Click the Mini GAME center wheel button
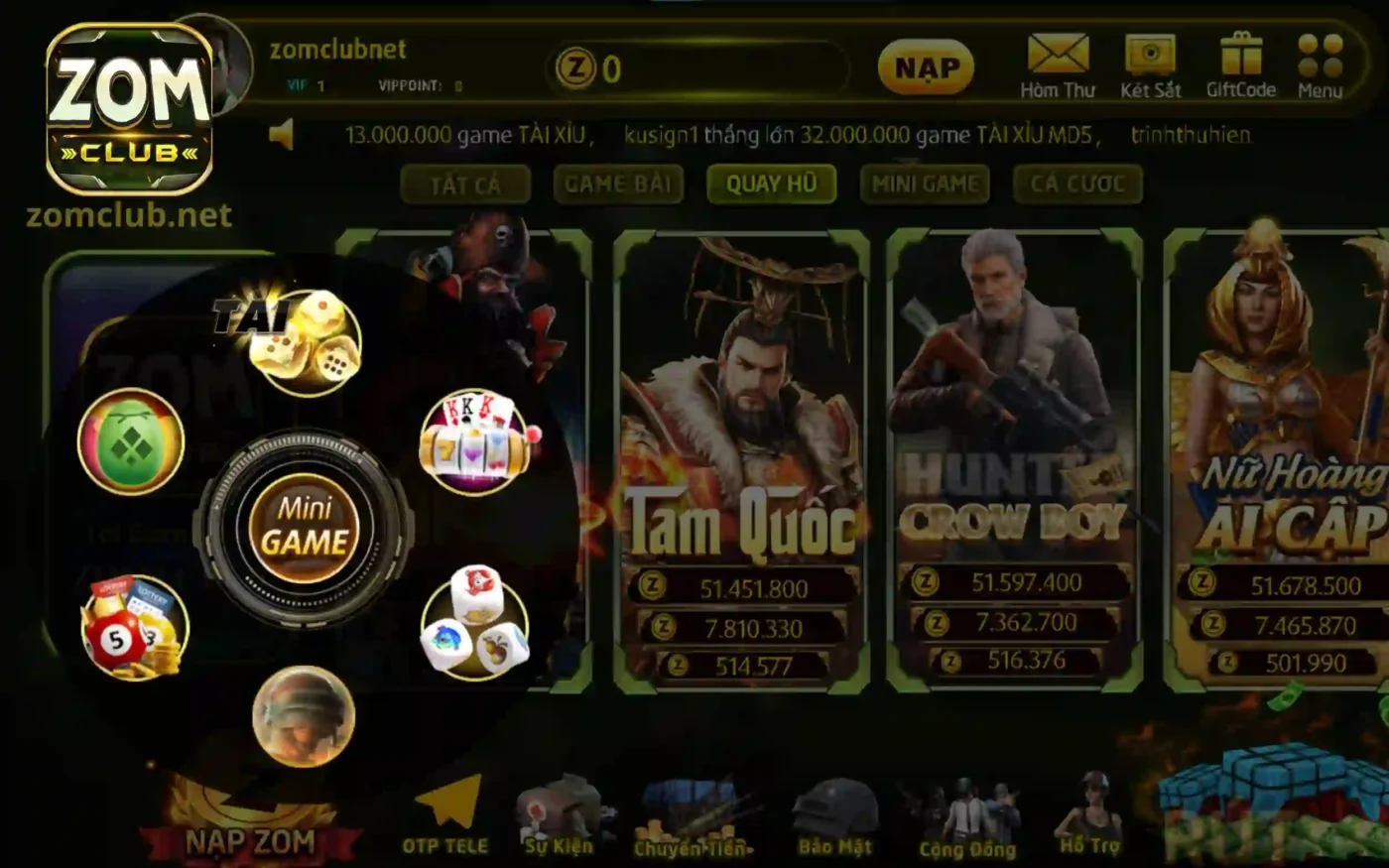Viewport: 1389px width, 868px height. pyautogui.click(x=304, y=527)
